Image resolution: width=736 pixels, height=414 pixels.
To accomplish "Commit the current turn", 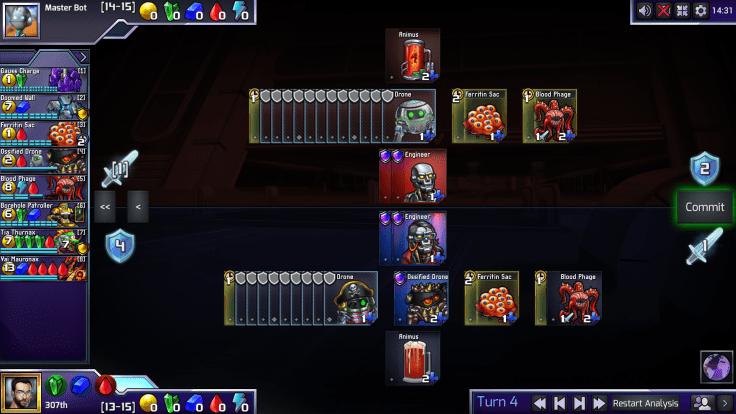I will pyautogui.click(x=704, y=208).
